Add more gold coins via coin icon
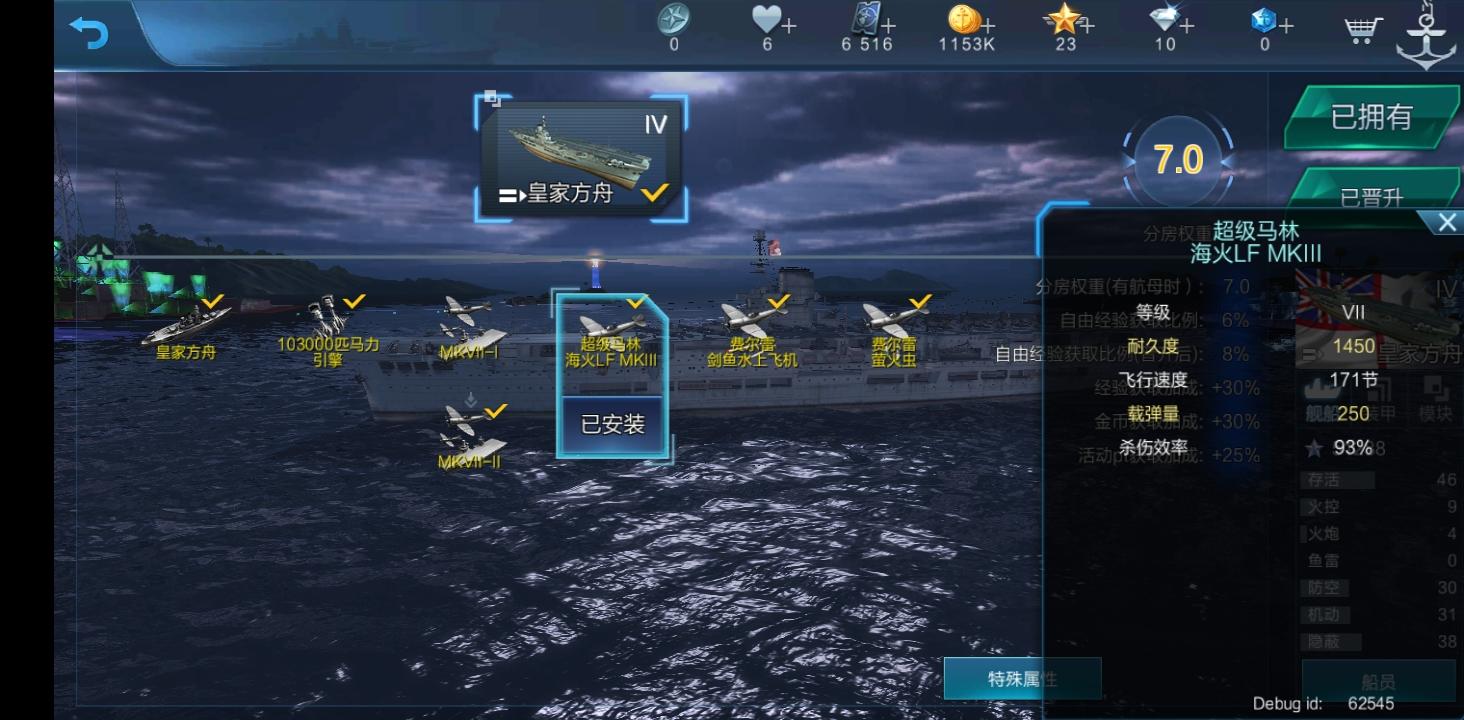 [988, 25]
